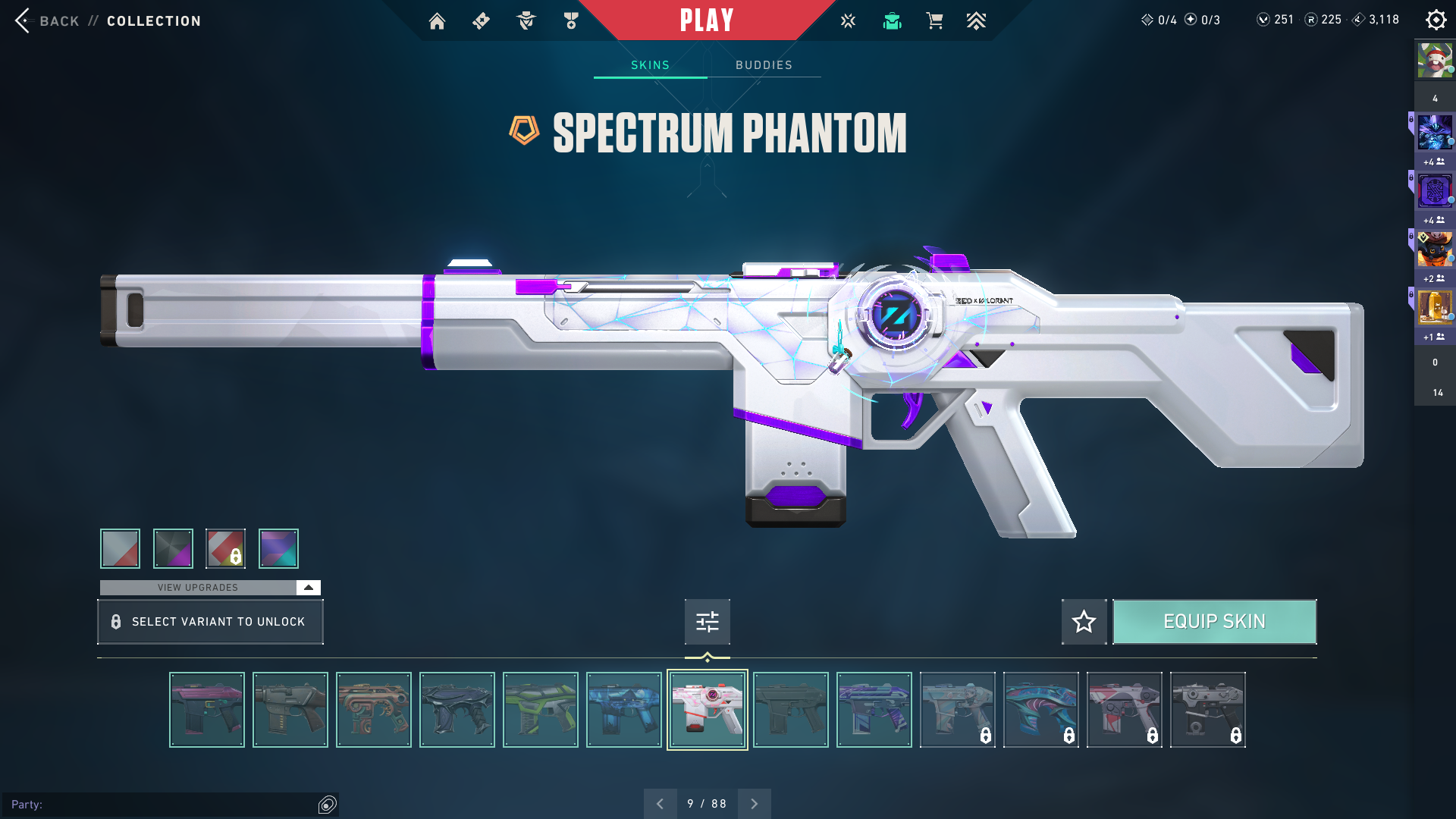
Task: Choose the black and purple variant swatch
Action: (x=173, y=548)
